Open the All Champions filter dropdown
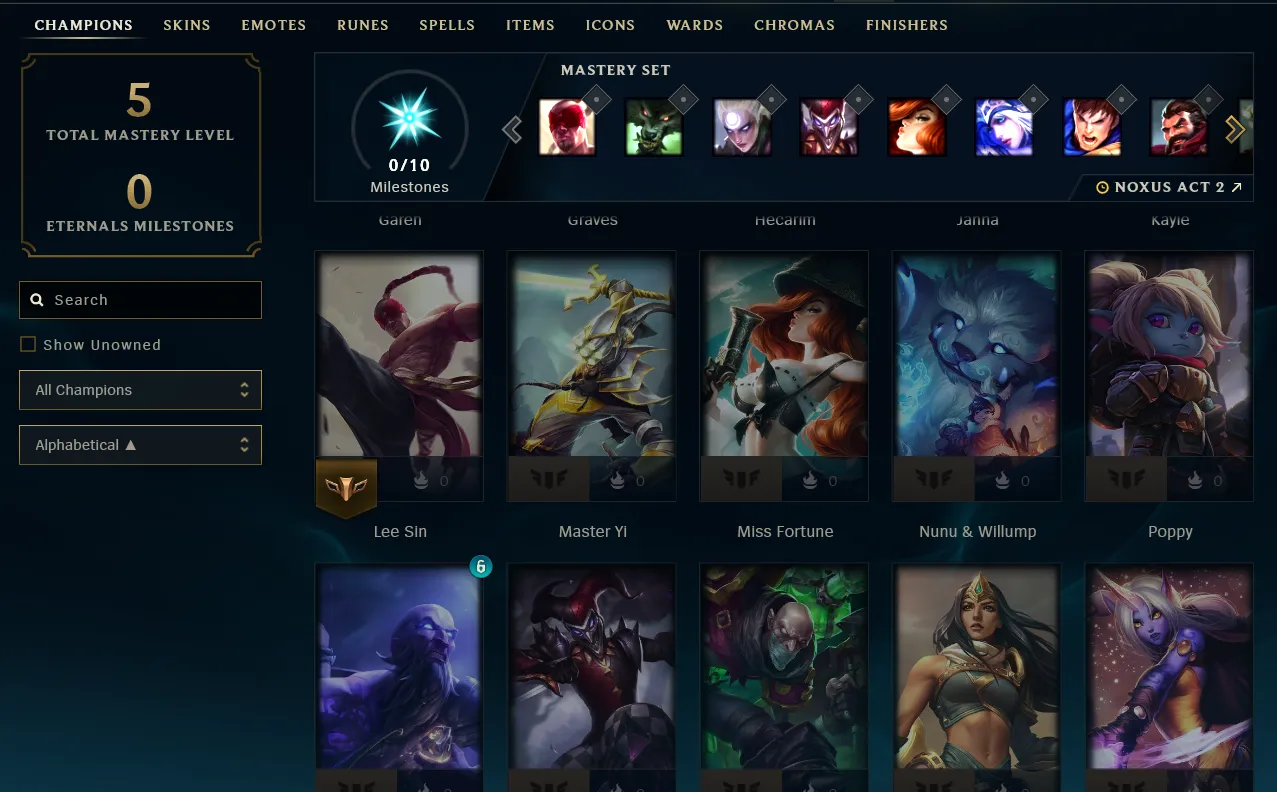 [140, 390]
